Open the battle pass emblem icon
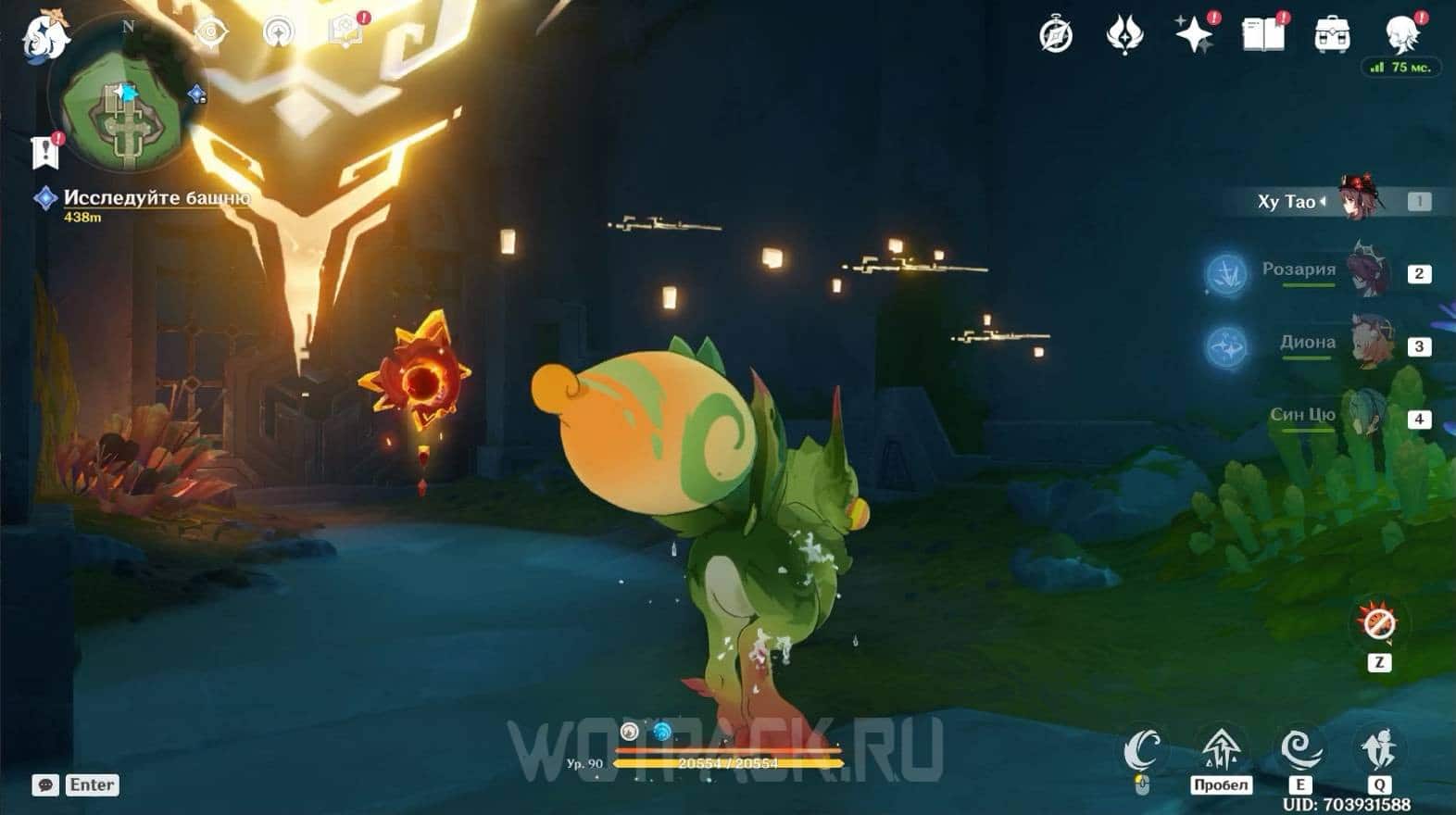 (x=1125, y=35)
